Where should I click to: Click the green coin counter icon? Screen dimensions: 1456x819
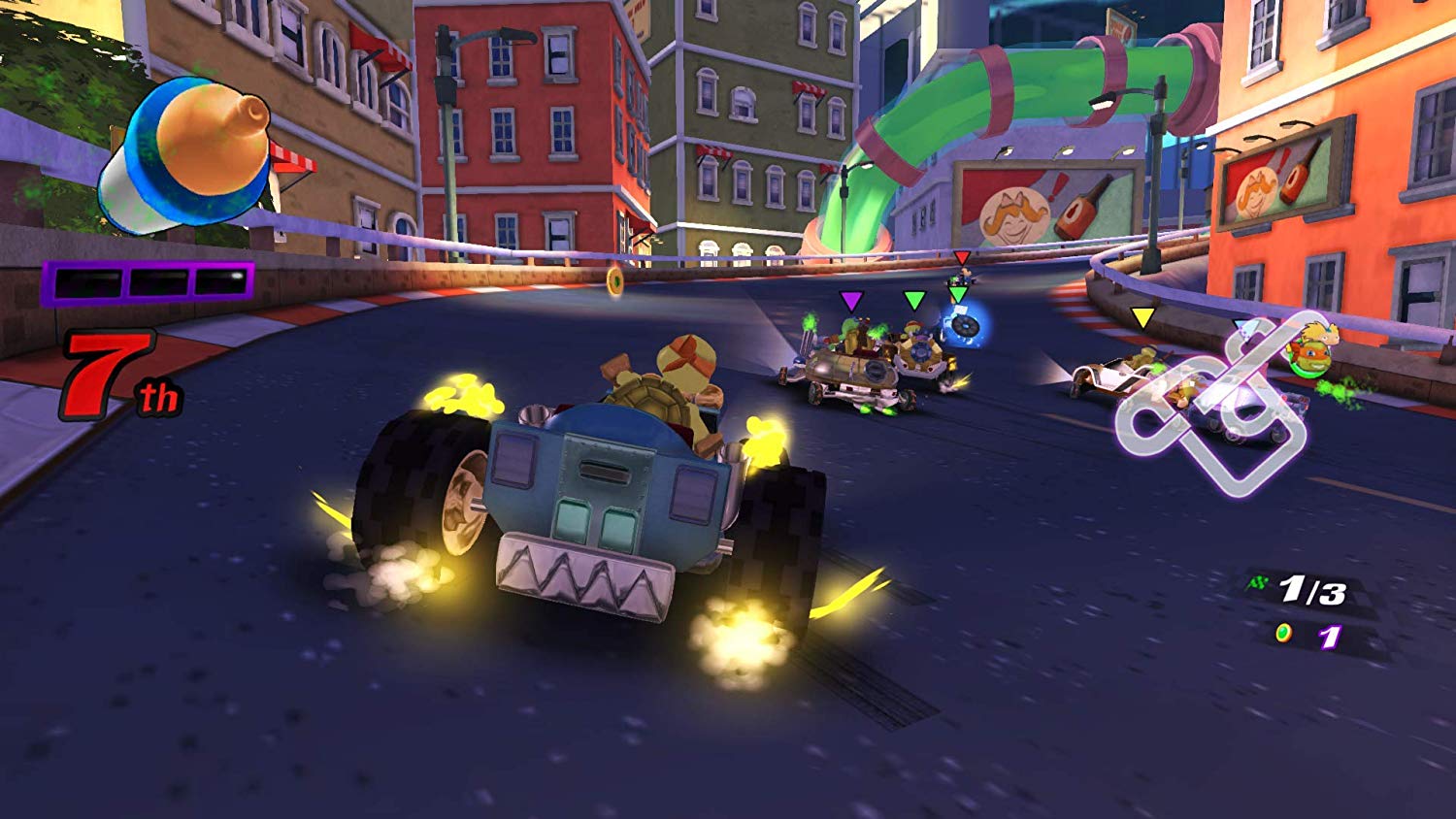(x=1283, y=632)
